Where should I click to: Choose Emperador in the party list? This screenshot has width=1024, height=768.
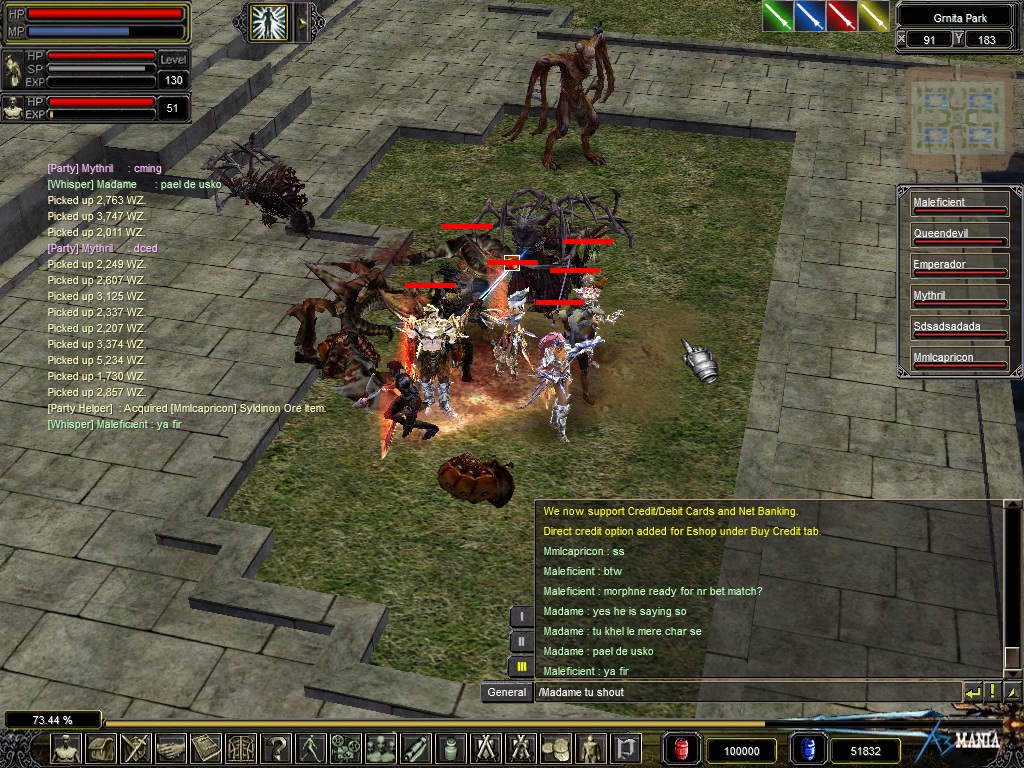pos(958,267)
